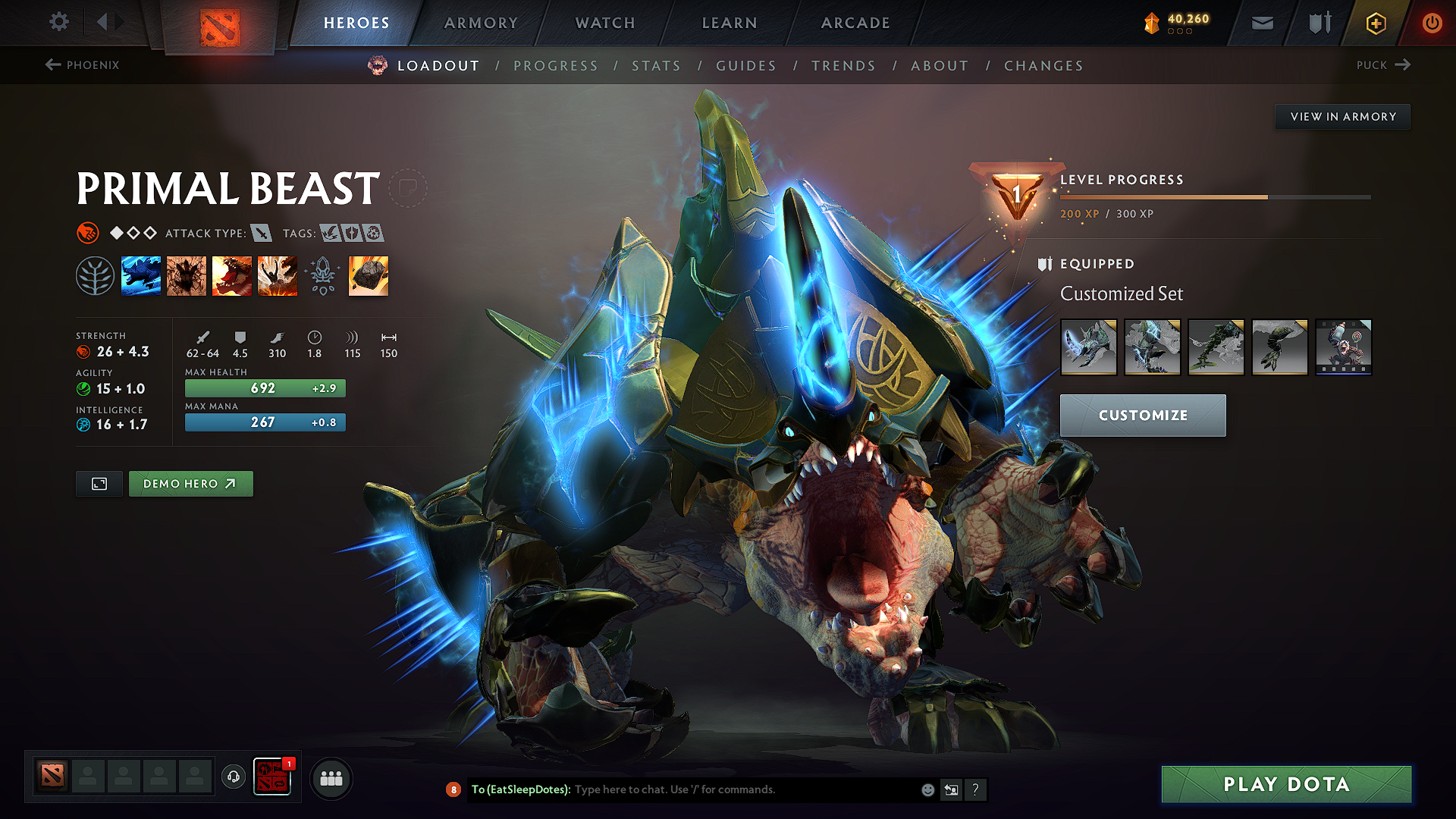Screen dimensions: 1456x819
Task: Open the Customize loadout button
Action: tap(1142, 416)
